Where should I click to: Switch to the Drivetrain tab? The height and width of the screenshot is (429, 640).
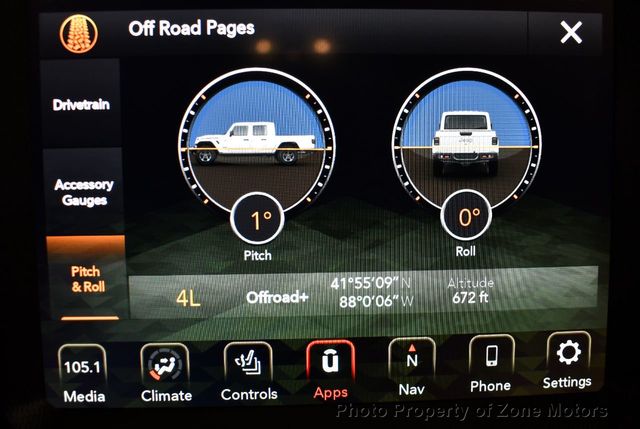82,105
